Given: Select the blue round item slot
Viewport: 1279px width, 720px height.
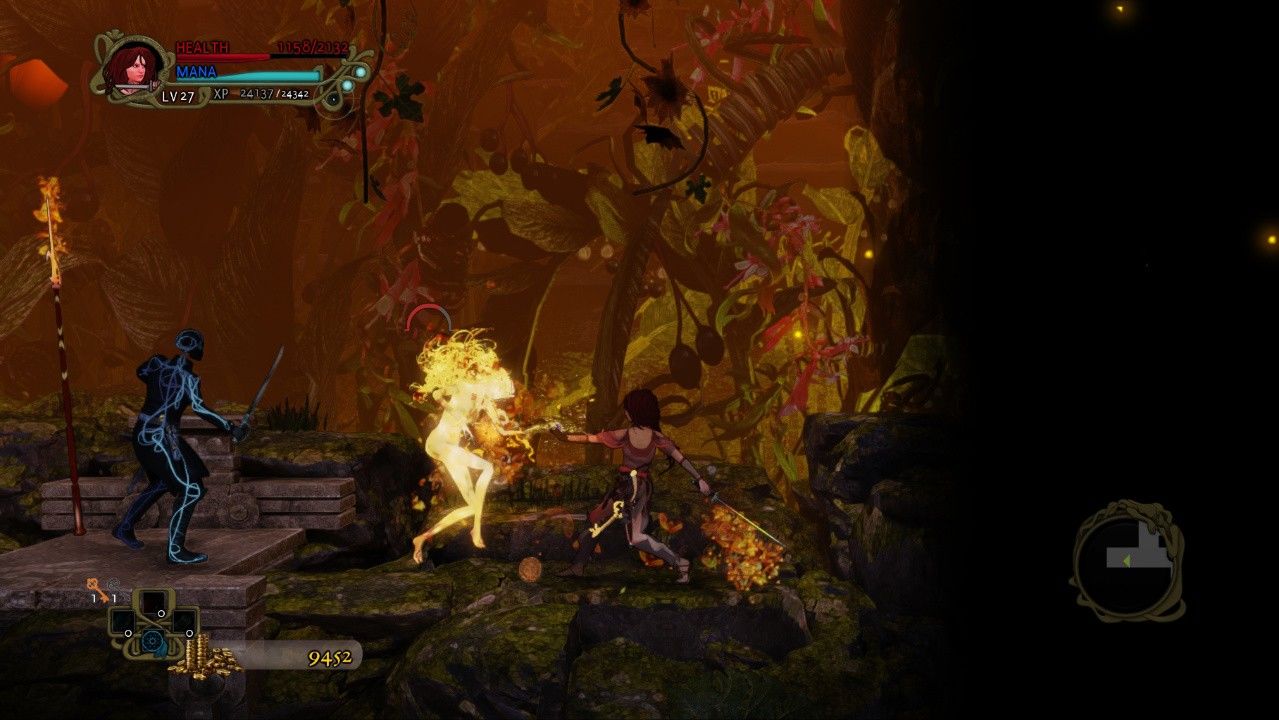Looking at the screenshot, I should 153,641.
